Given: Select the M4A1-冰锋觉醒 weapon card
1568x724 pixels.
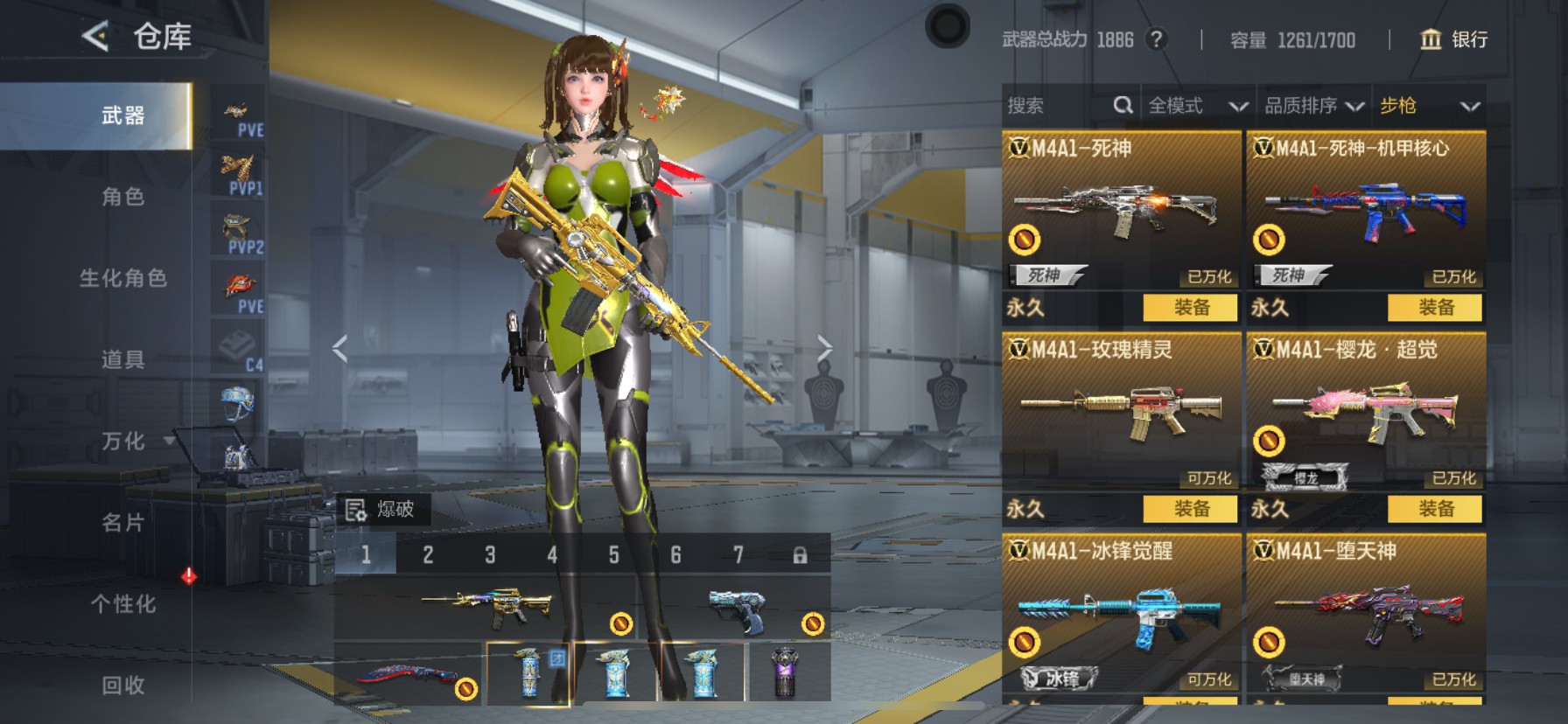Looking at the screenshot, I should click(1121, 612).
